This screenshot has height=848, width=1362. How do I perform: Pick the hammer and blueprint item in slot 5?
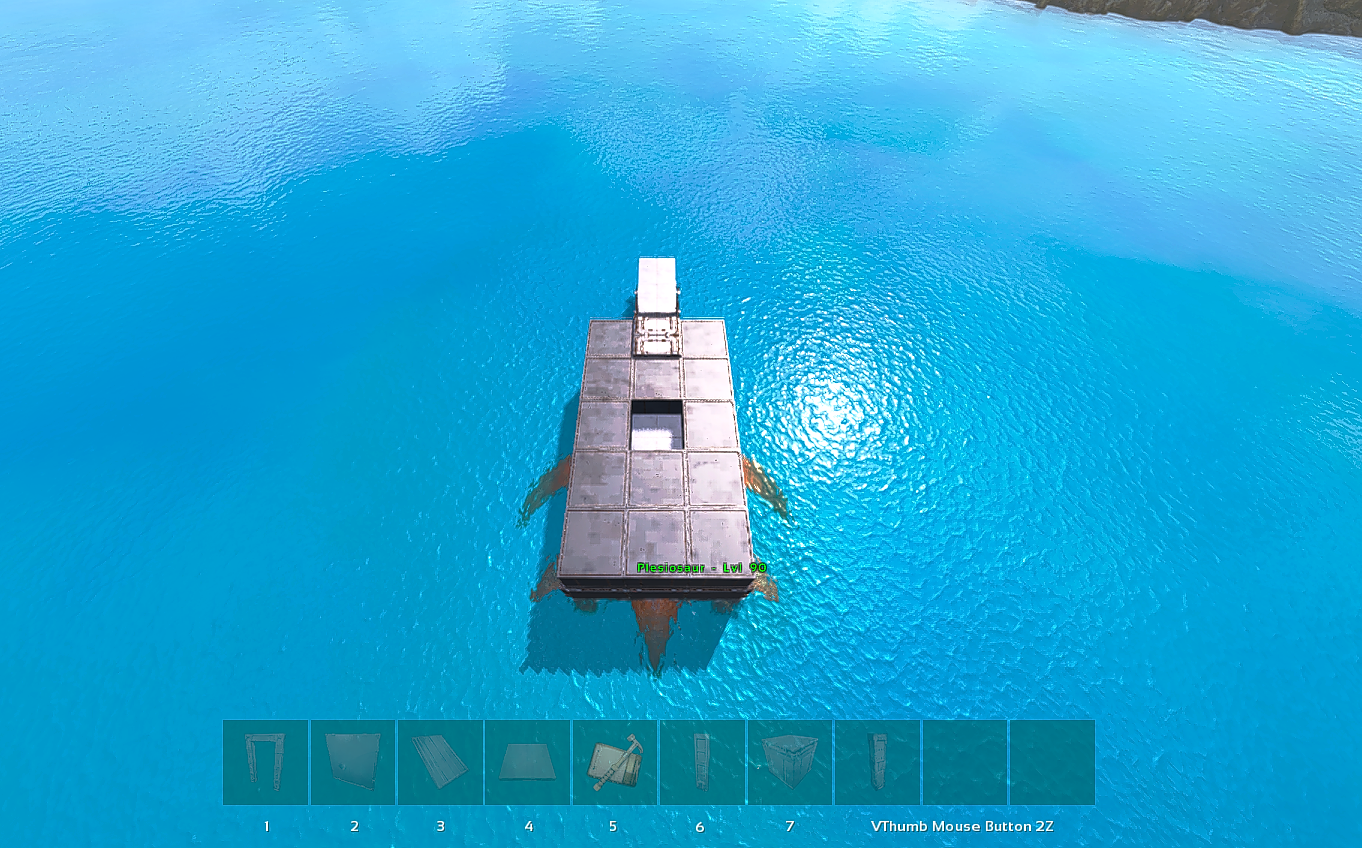click(x=614, y=762)
